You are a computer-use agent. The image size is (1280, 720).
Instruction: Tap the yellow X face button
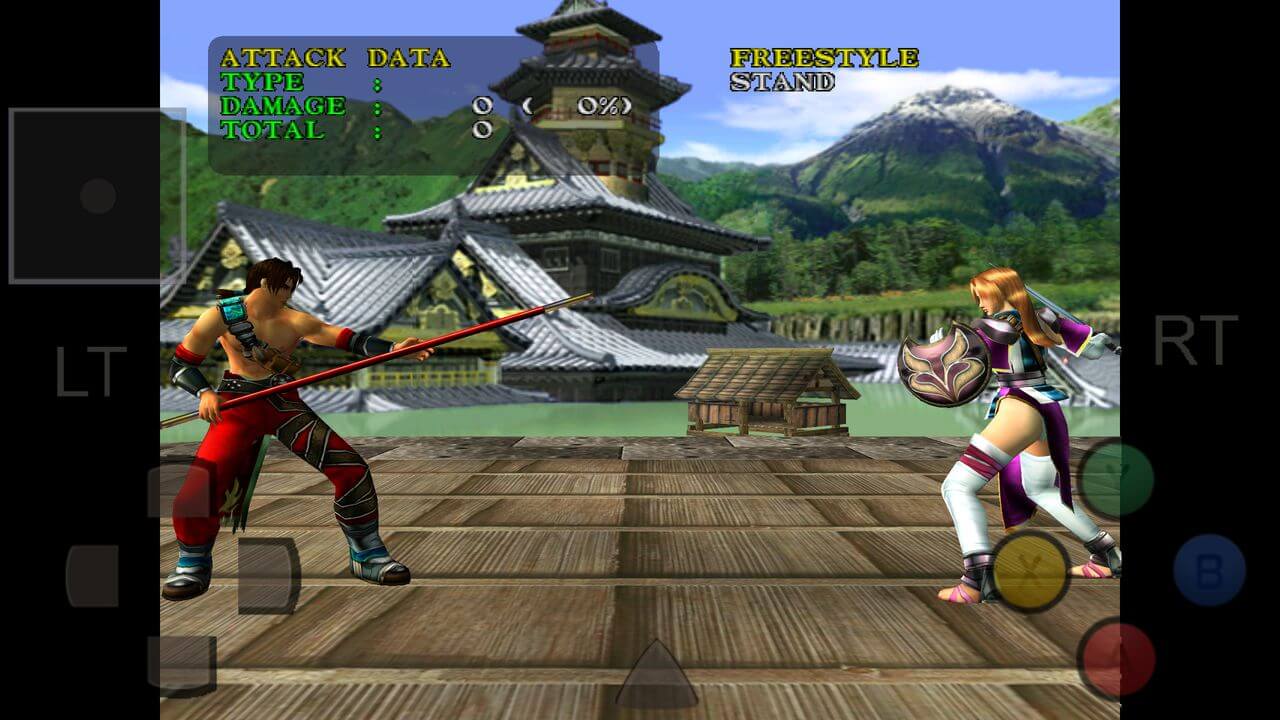1031,571
